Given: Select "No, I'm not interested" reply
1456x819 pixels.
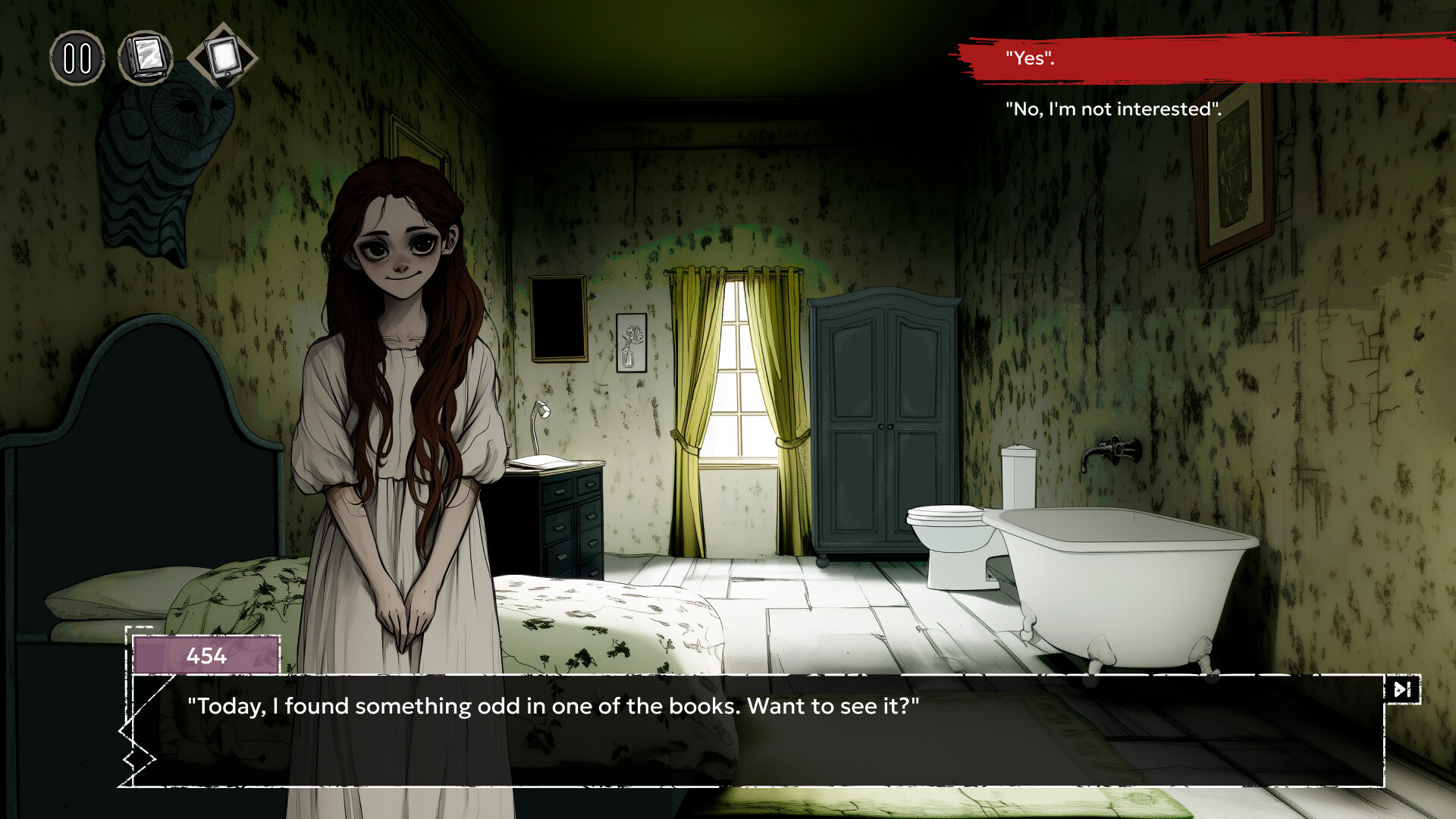Looking at the screenshot, I should [1112, 109].
